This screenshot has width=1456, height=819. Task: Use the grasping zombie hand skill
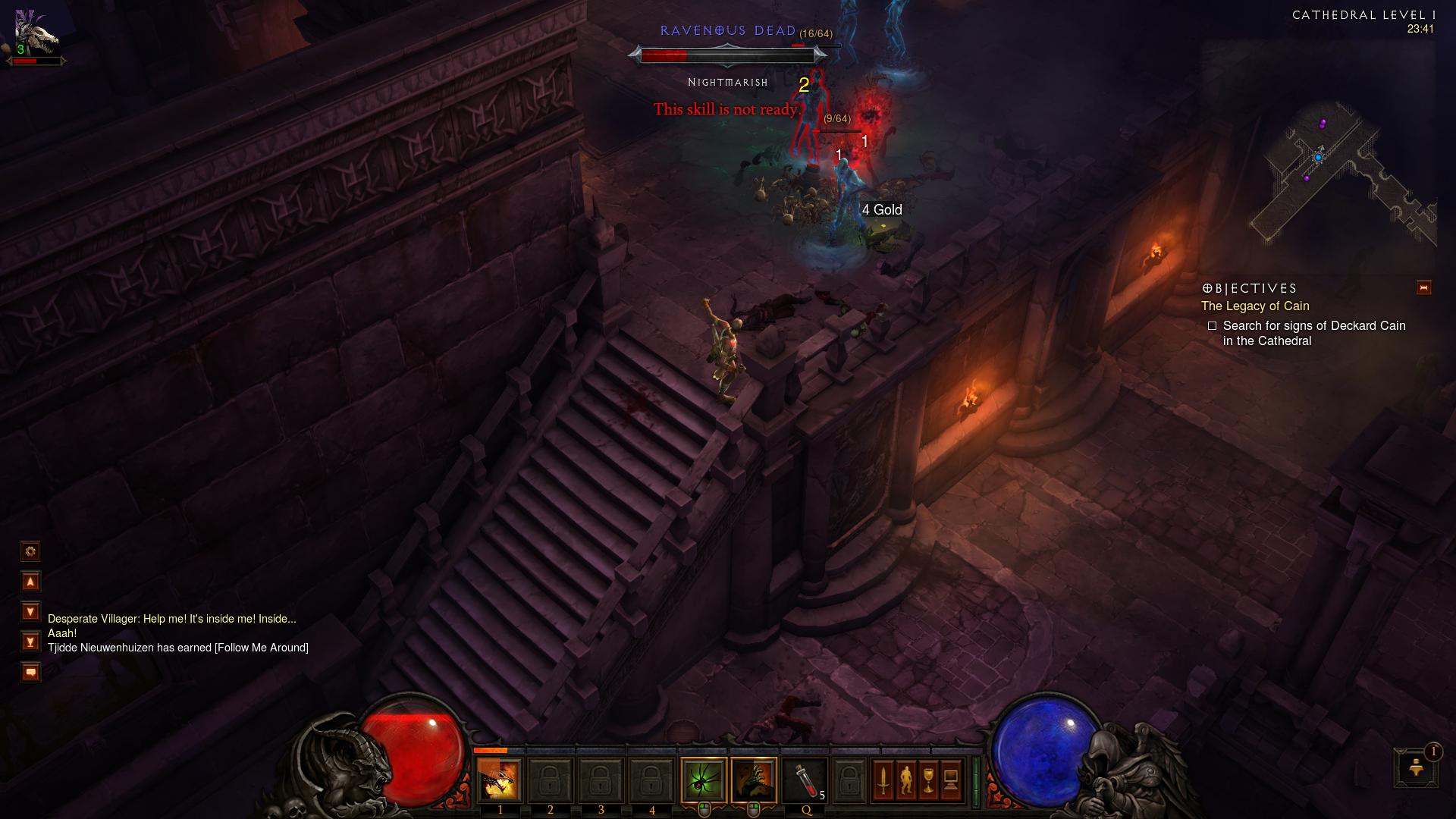coord(754,780)
